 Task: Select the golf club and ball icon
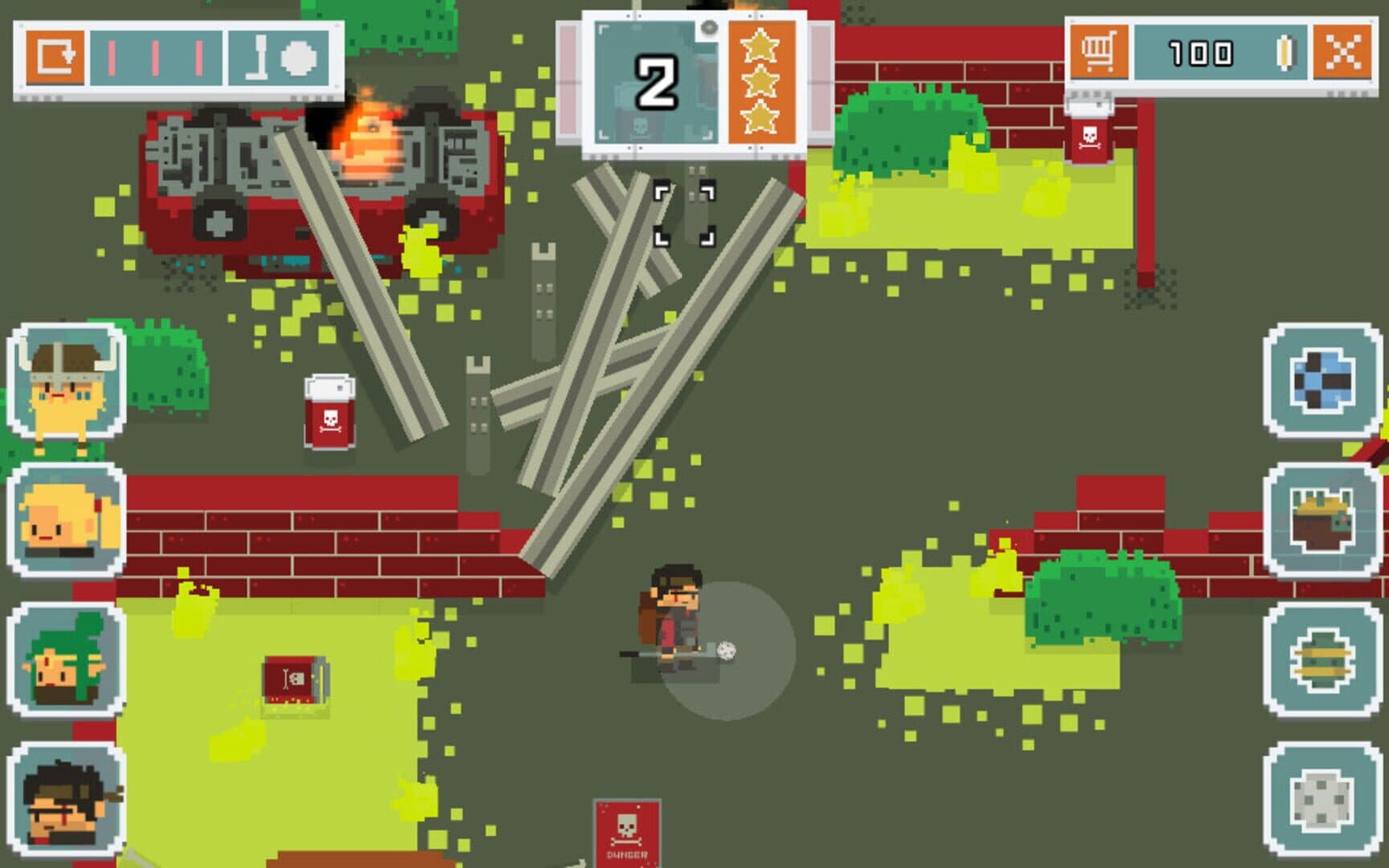[279, 58]
